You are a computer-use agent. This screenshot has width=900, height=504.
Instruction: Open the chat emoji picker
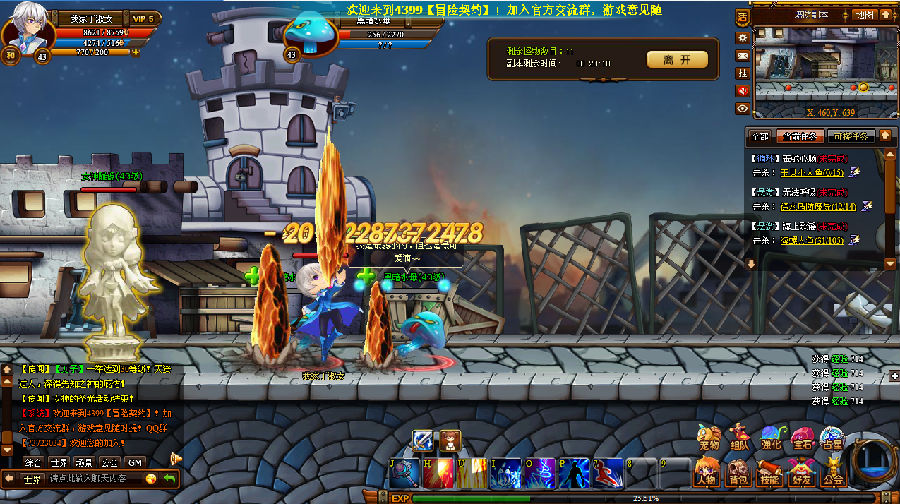point(150,479)
